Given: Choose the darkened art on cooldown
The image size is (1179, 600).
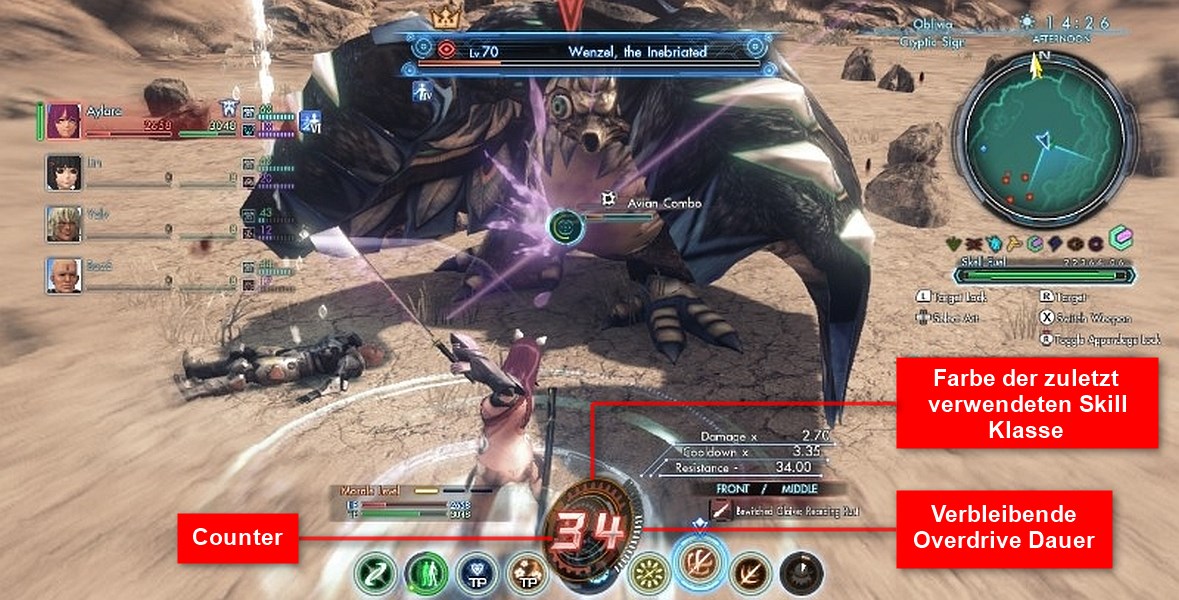Looking at the screenshot, I should (x=800, y=573).
